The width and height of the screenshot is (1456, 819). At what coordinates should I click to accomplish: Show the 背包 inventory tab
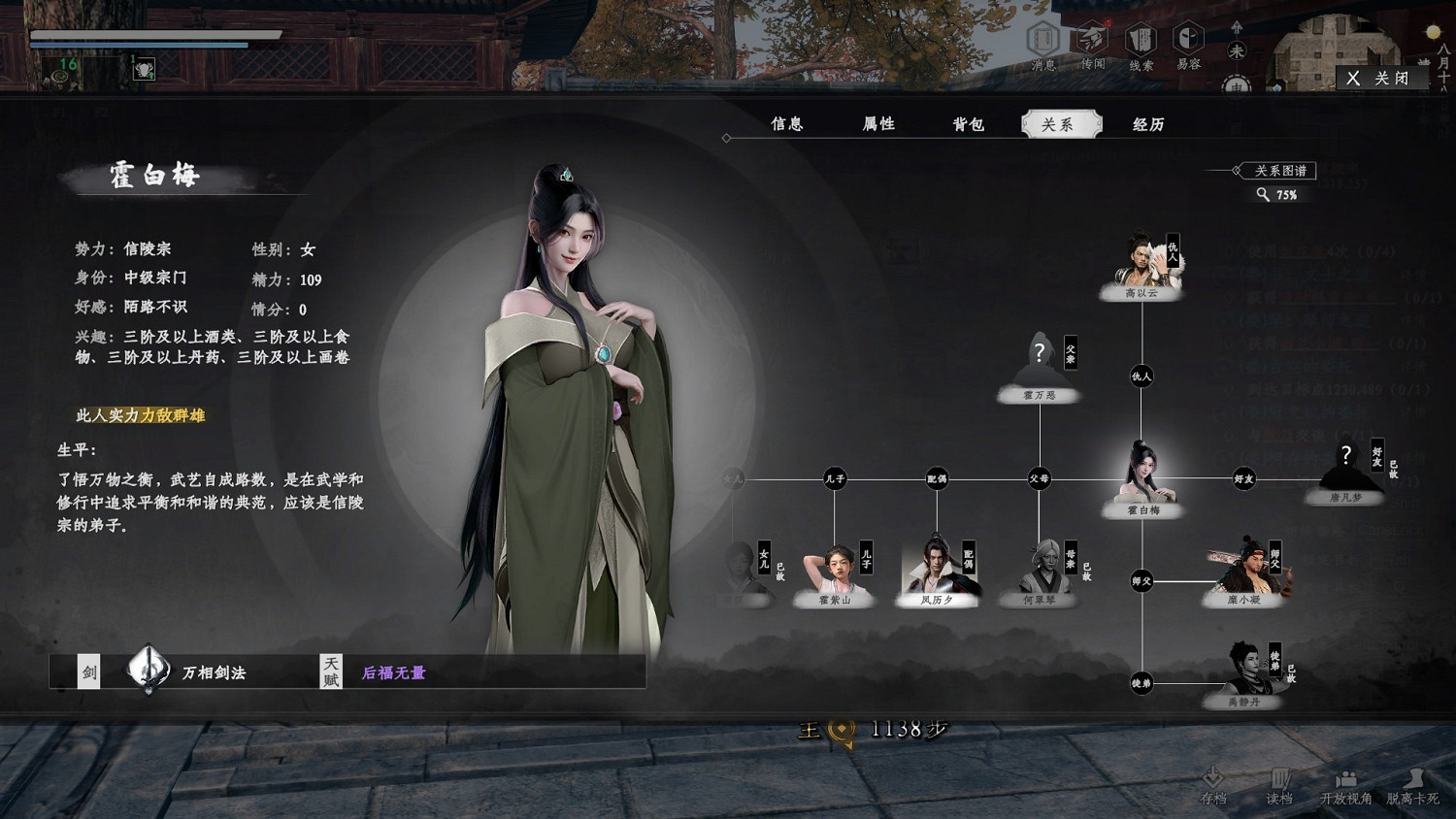click(x=968, y=124)
